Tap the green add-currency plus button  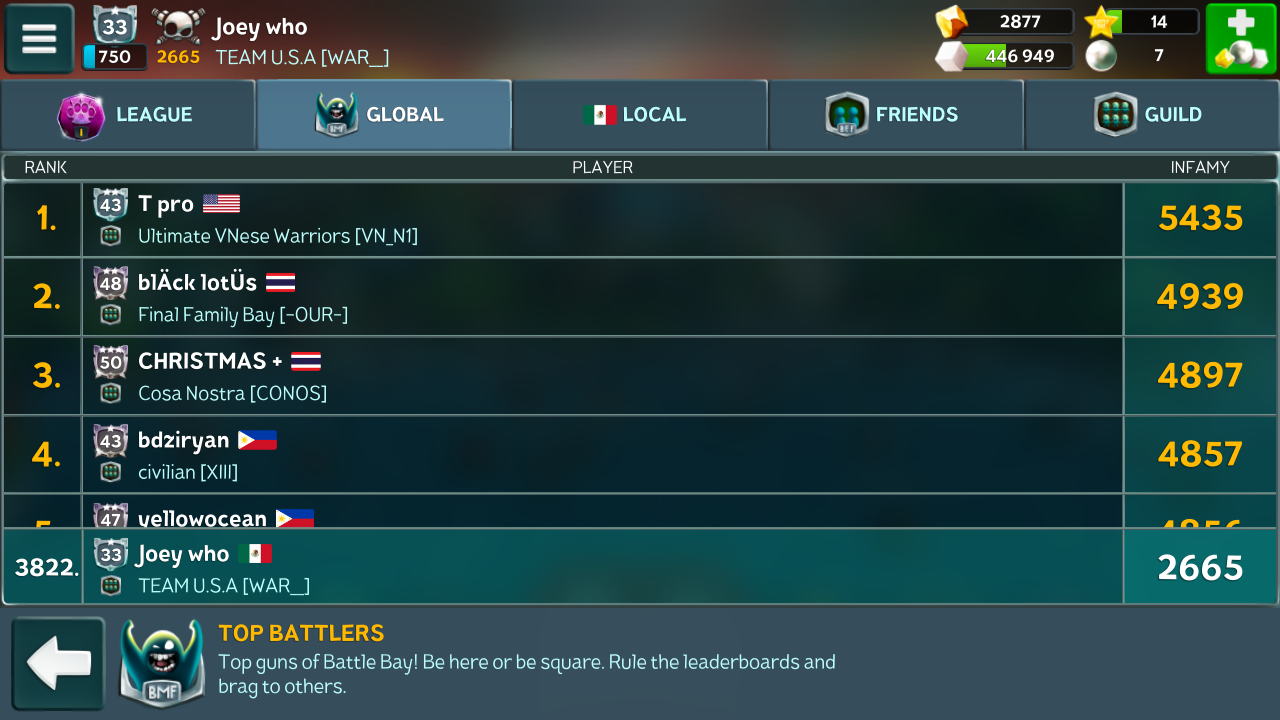tap(1240, 39)
